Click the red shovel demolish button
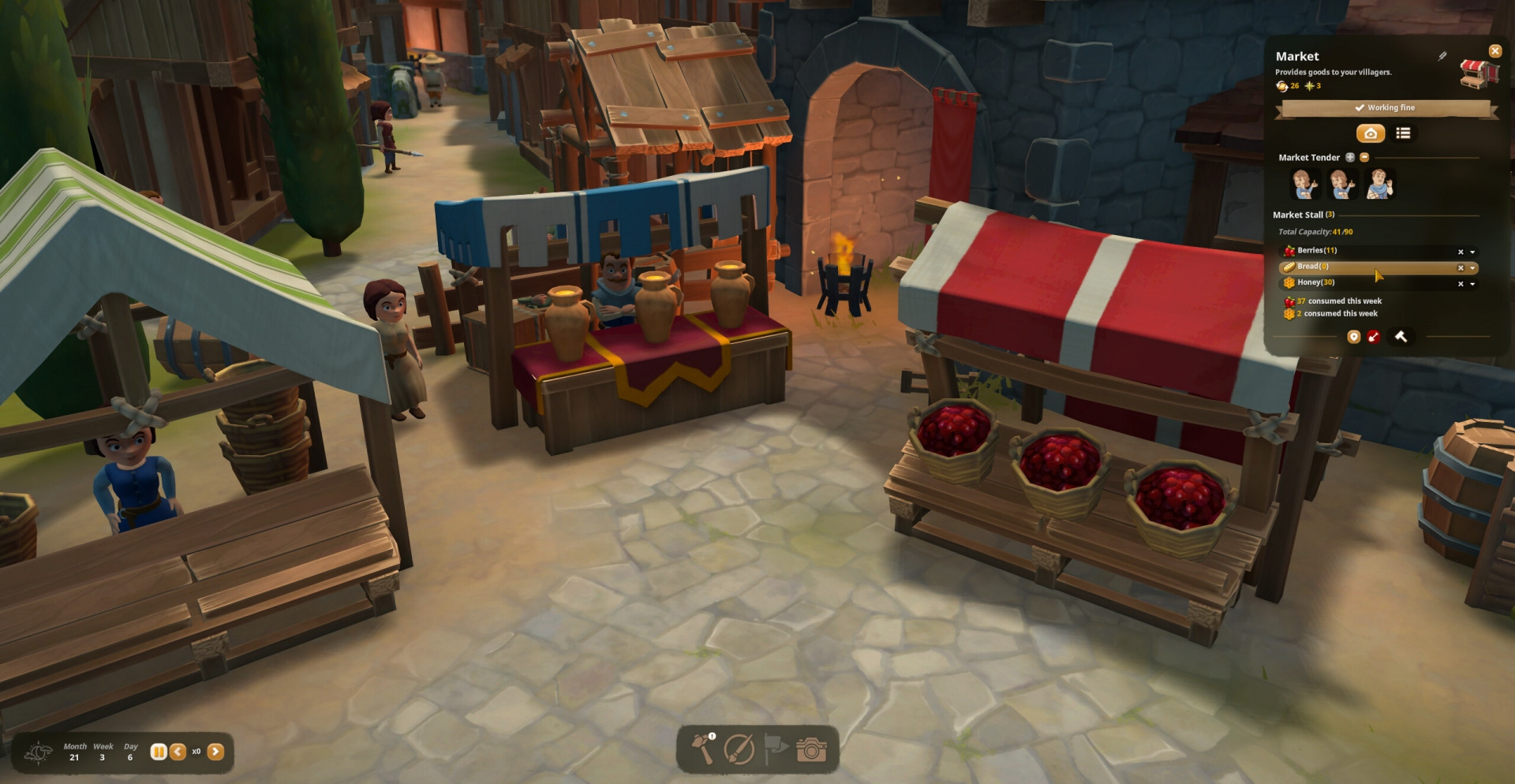Screen dimensions: 1515x784 [1374, 337]
